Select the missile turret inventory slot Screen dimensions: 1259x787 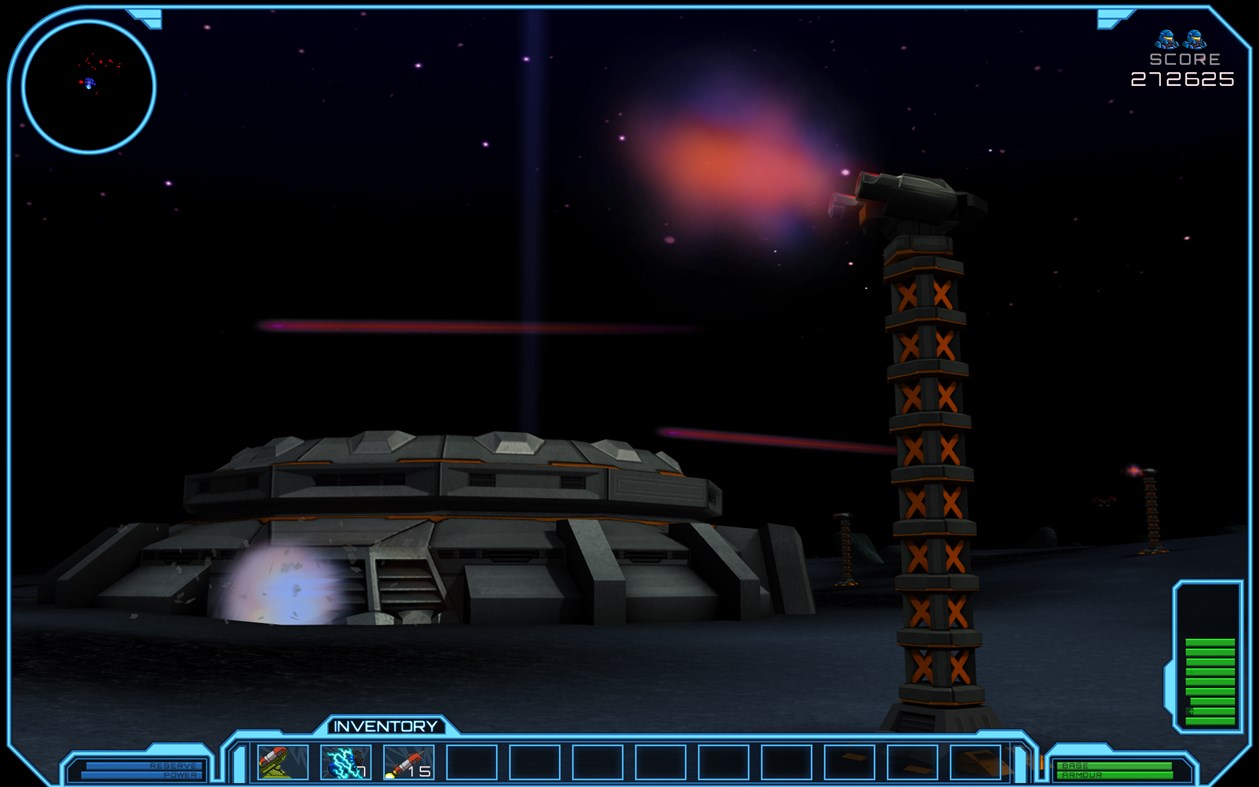(x=282, y=762)
